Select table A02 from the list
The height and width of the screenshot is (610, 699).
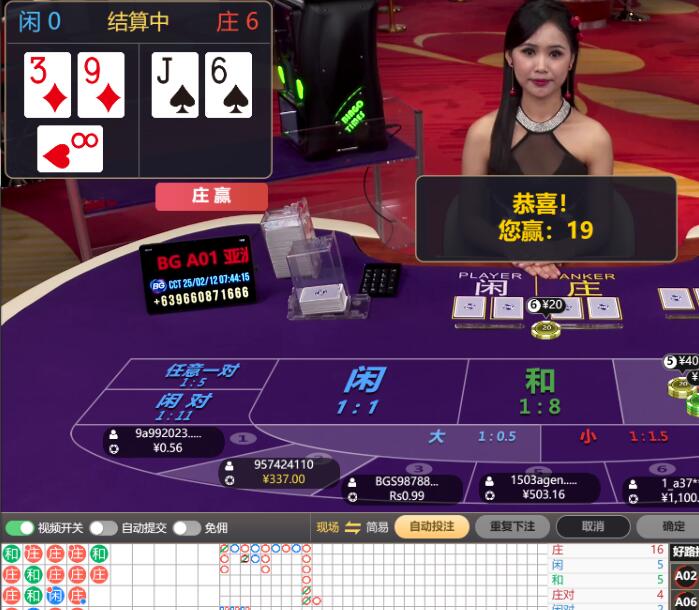click(685, 576)
